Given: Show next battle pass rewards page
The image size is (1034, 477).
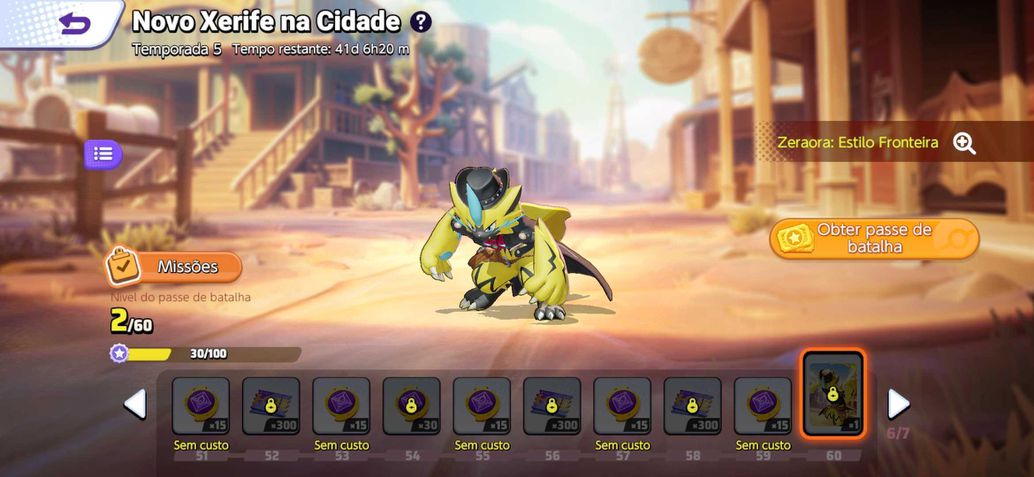Looking at the screenshot, I should tap(898, 404).
